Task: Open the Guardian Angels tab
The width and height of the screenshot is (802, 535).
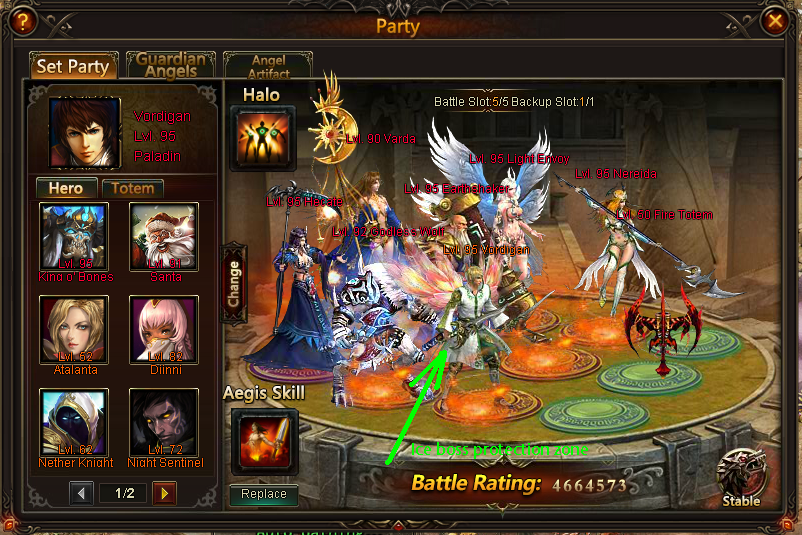Action: (x=170, y=66)
